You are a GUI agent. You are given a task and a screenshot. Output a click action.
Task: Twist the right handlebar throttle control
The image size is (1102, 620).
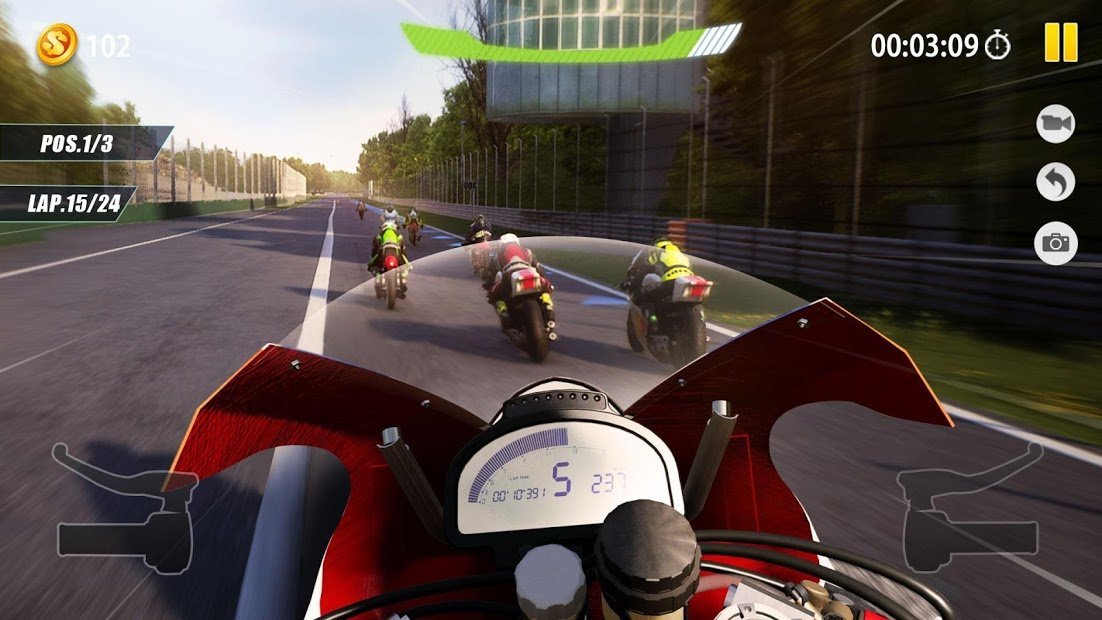click(972, 510)
